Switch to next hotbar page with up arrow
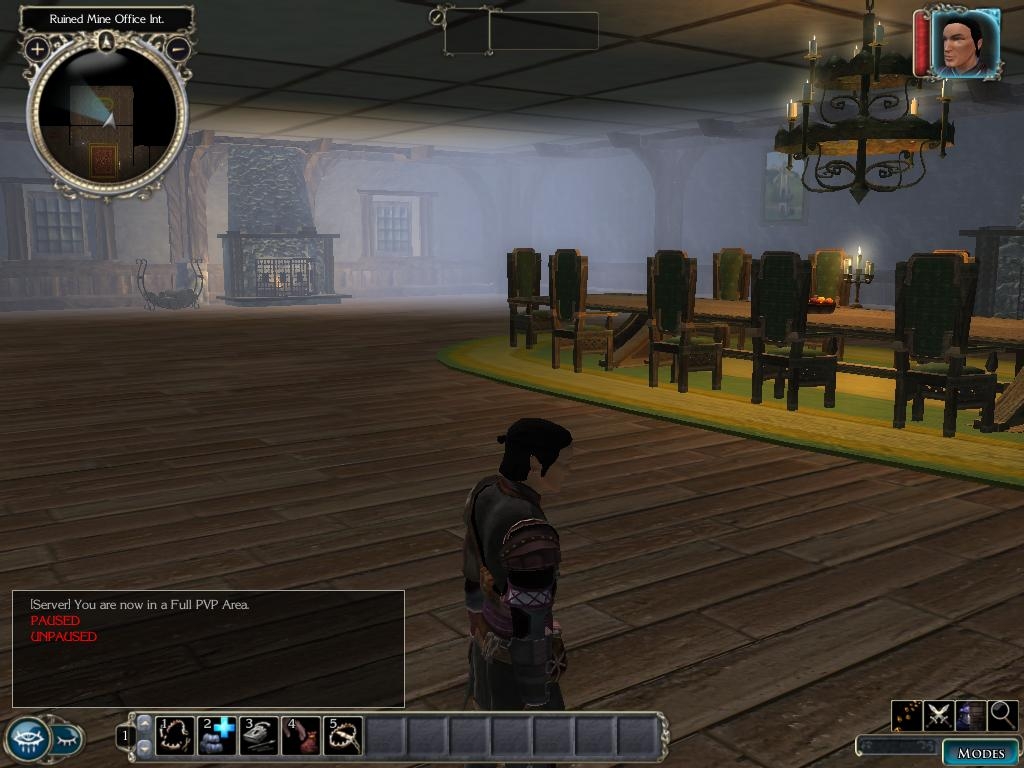This screenshot has height=768, width=1024. (x=144, y=724)
